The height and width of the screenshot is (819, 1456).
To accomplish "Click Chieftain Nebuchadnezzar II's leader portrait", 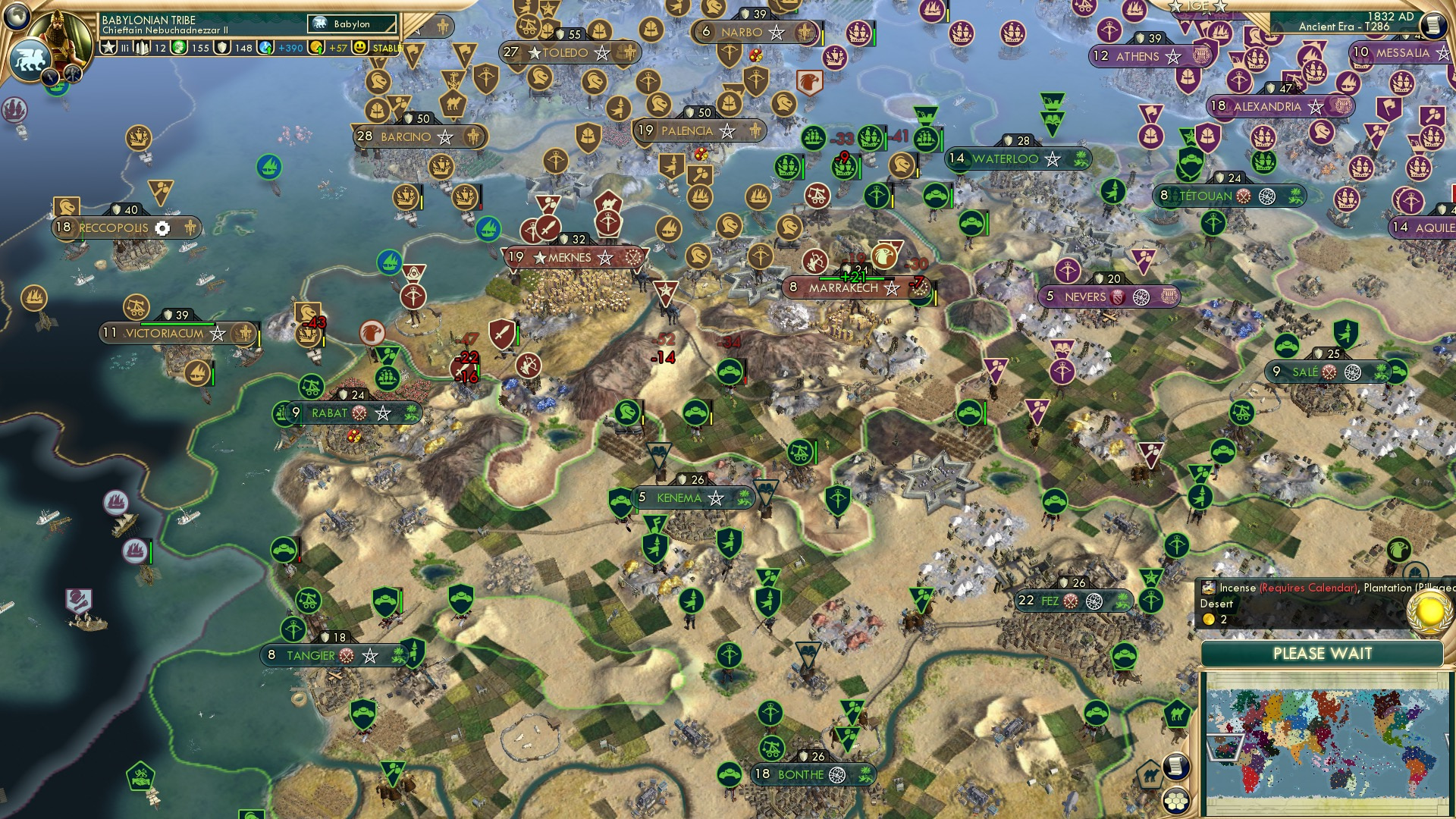I will (x=58, y=36).
